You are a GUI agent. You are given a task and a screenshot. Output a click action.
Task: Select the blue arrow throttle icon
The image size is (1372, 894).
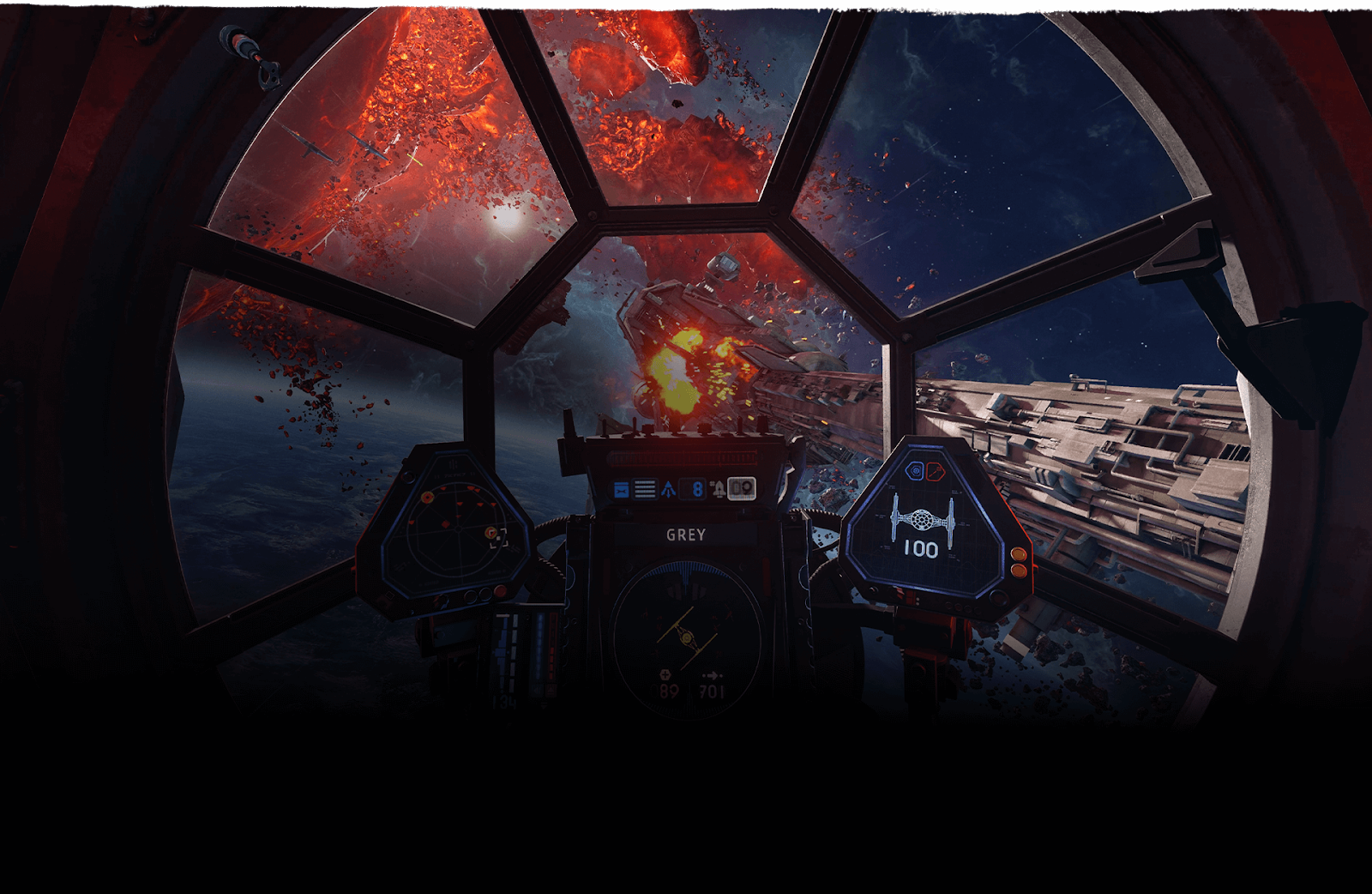click(668, 488)
